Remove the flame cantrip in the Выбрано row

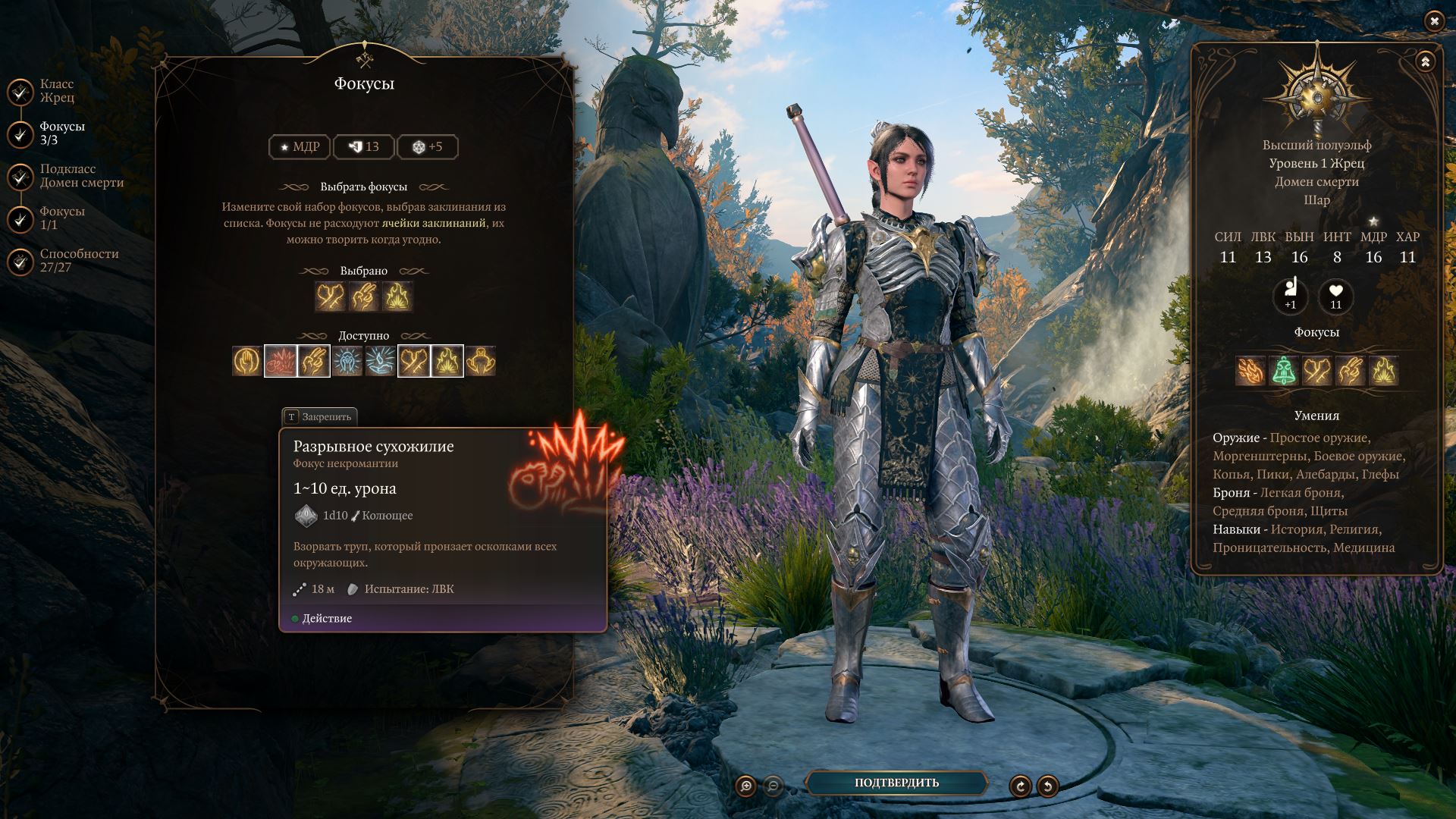397,297
